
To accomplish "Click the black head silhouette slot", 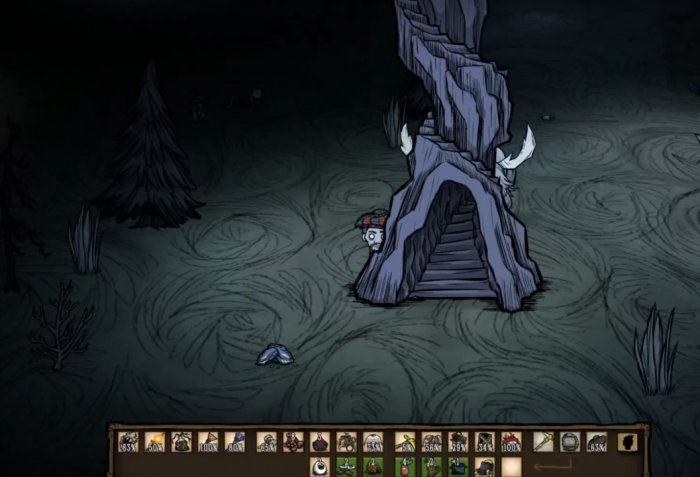I will 628,441.
